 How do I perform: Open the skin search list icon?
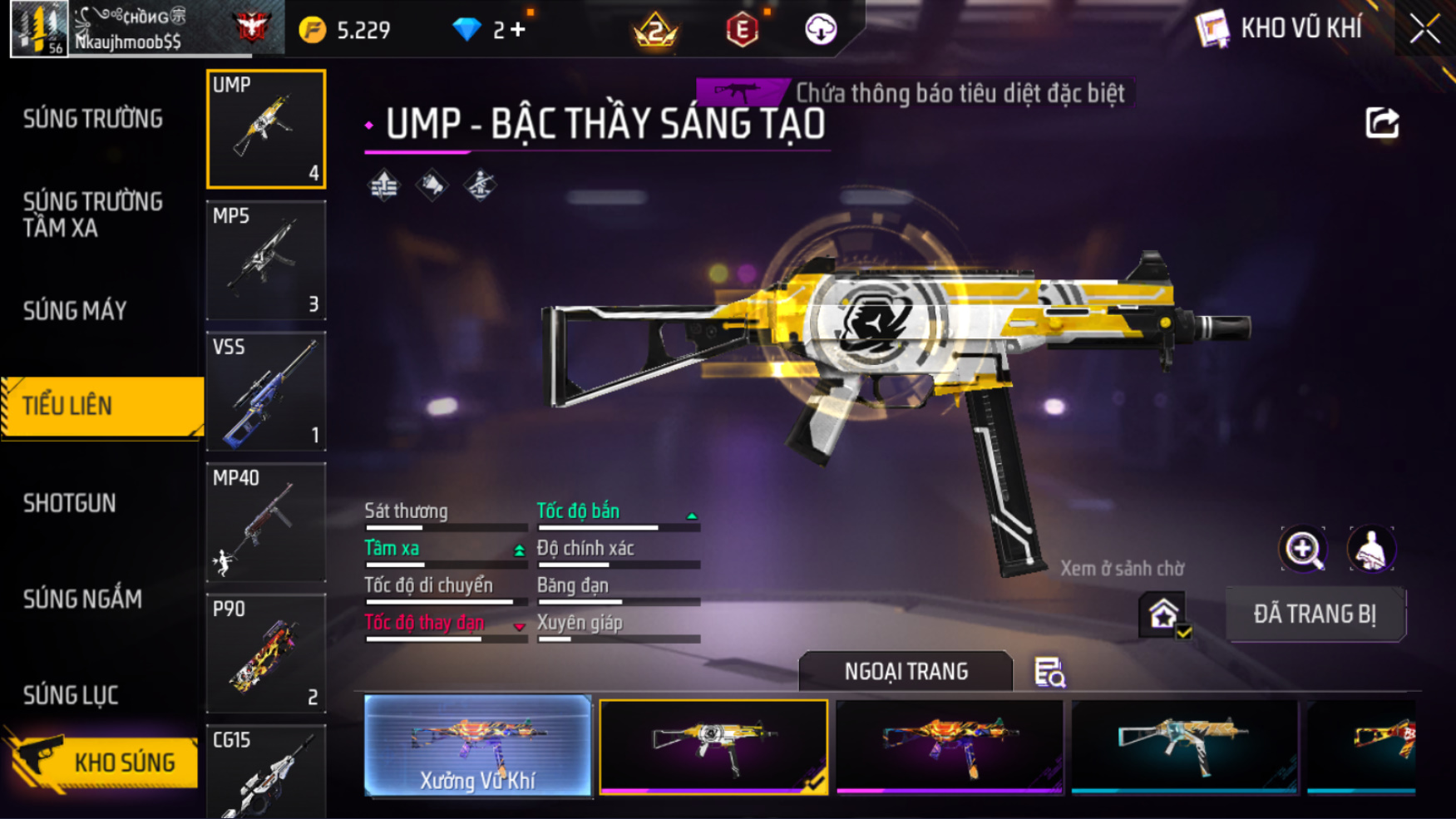tap(1049, 672)
